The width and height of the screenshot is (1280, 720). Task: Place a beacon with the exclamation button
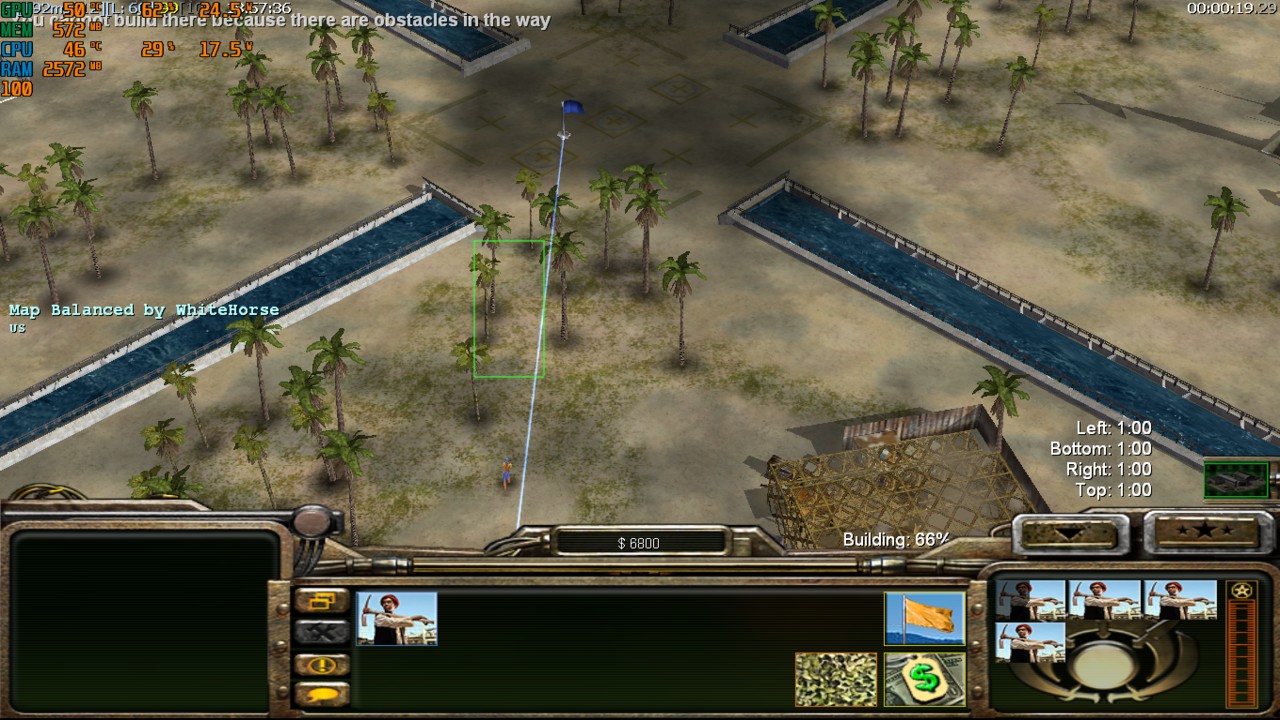coord(321,664)
